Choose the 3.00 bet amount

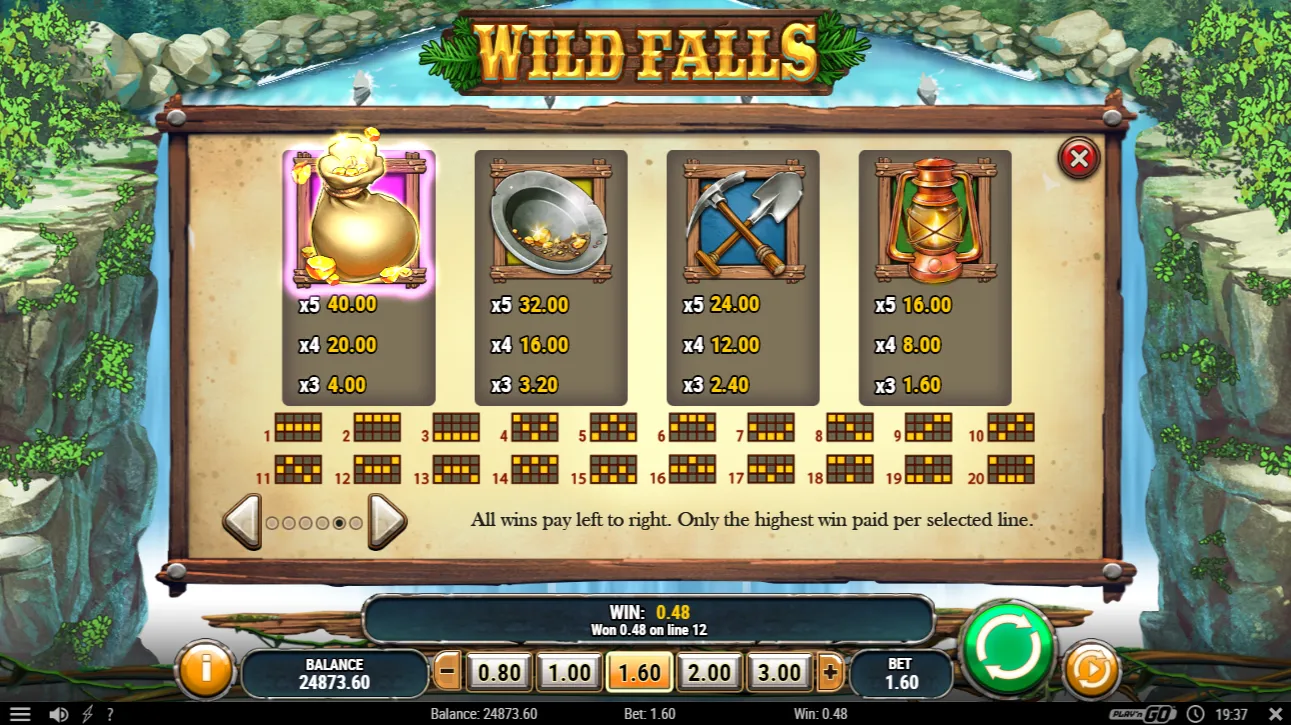point(779,672)
